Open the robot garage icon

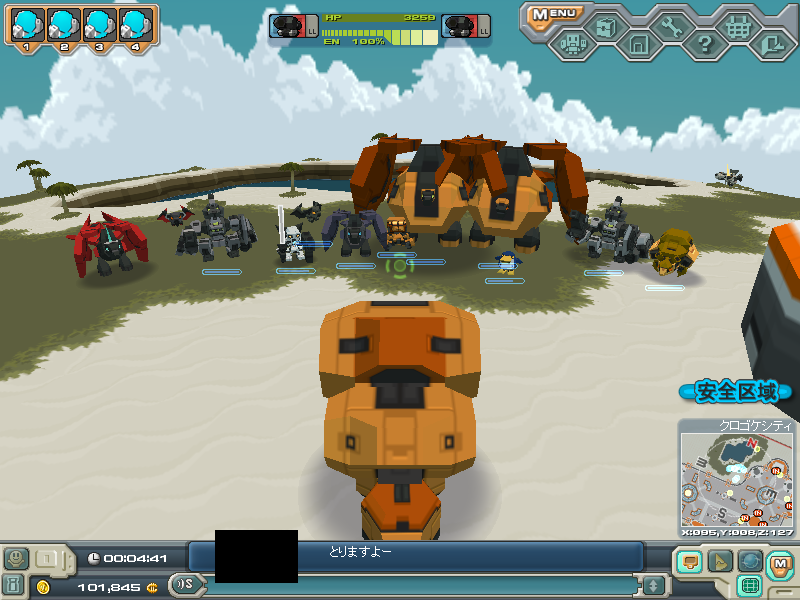pyautogui.click(x=572, y=44)
